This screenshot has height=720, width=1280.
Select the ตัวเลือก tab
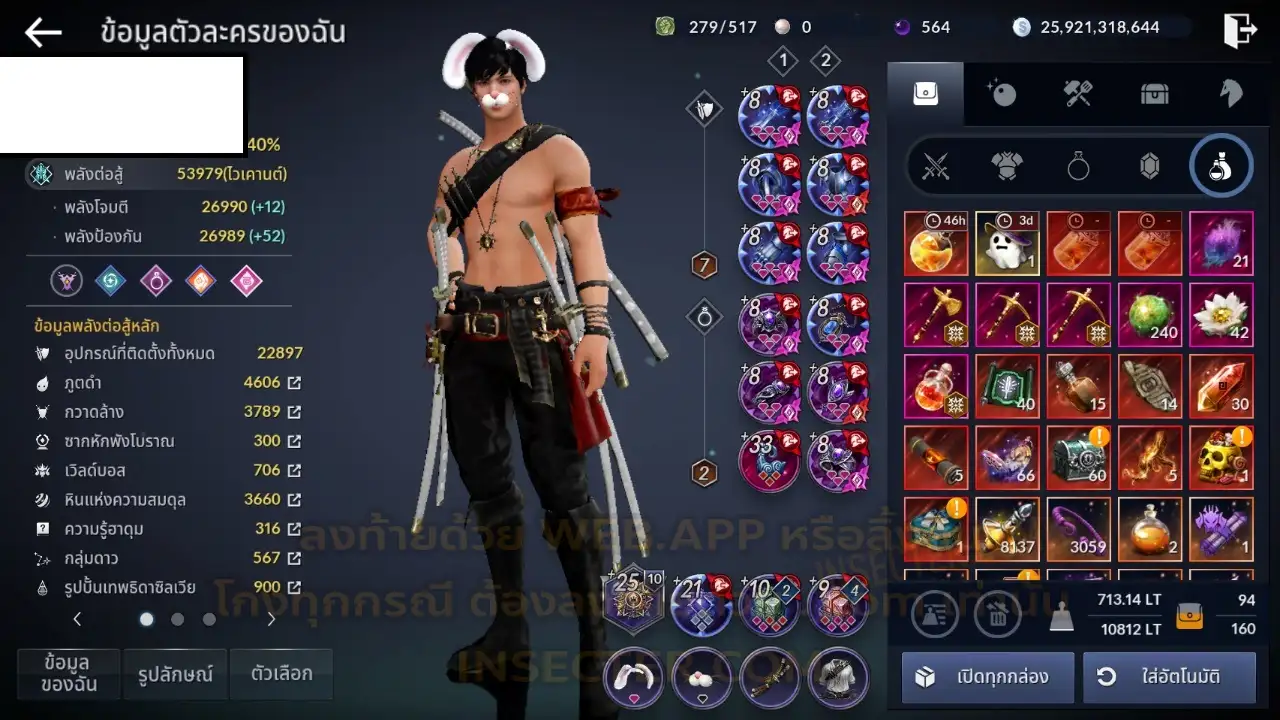281,674
